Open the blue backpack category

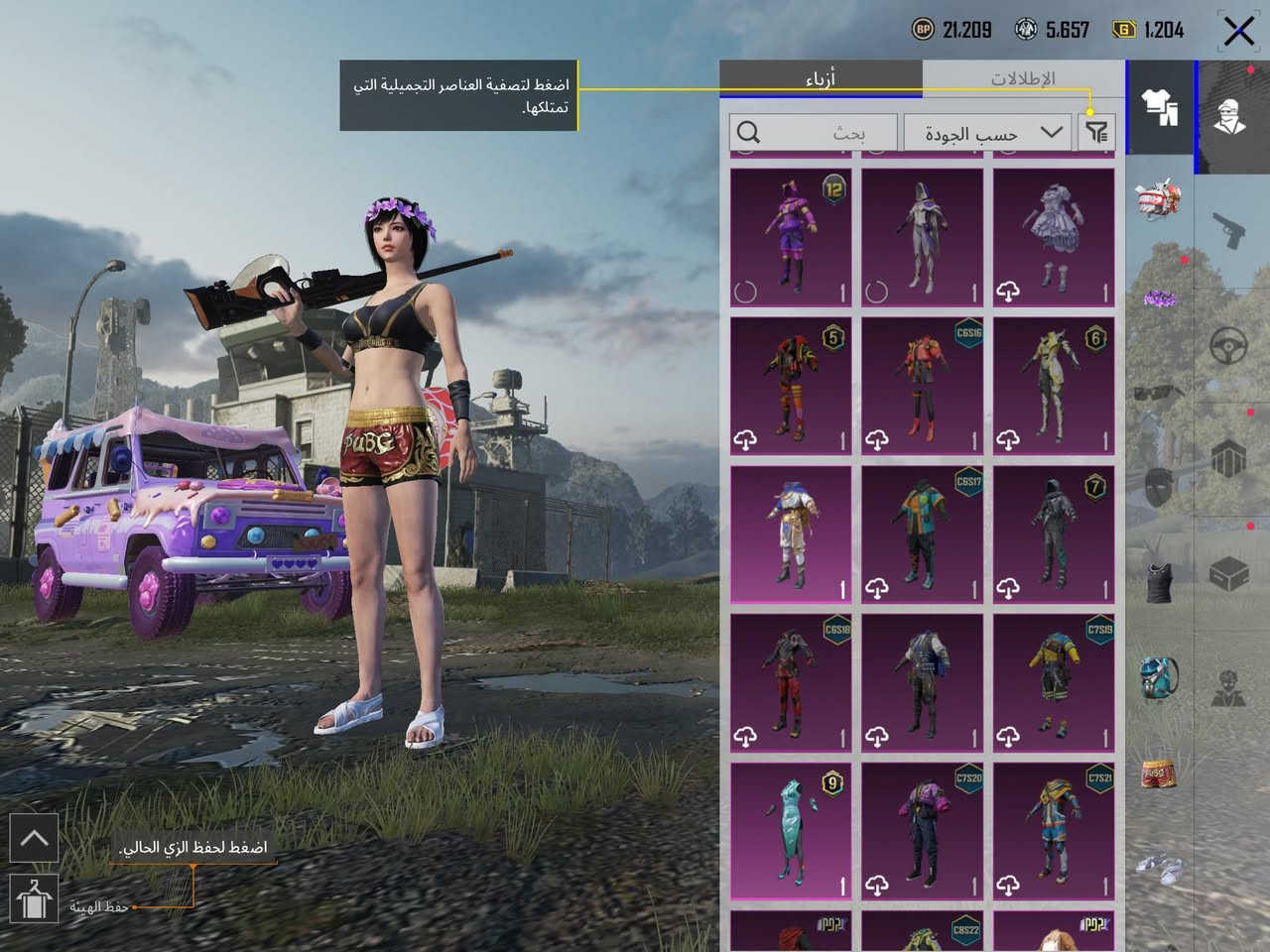point(1158,677)
